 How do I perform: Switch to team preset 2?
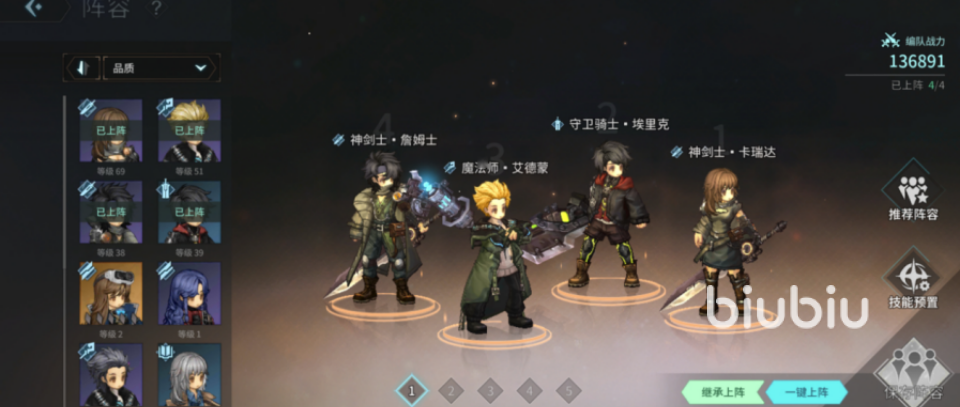coord(450,391)
